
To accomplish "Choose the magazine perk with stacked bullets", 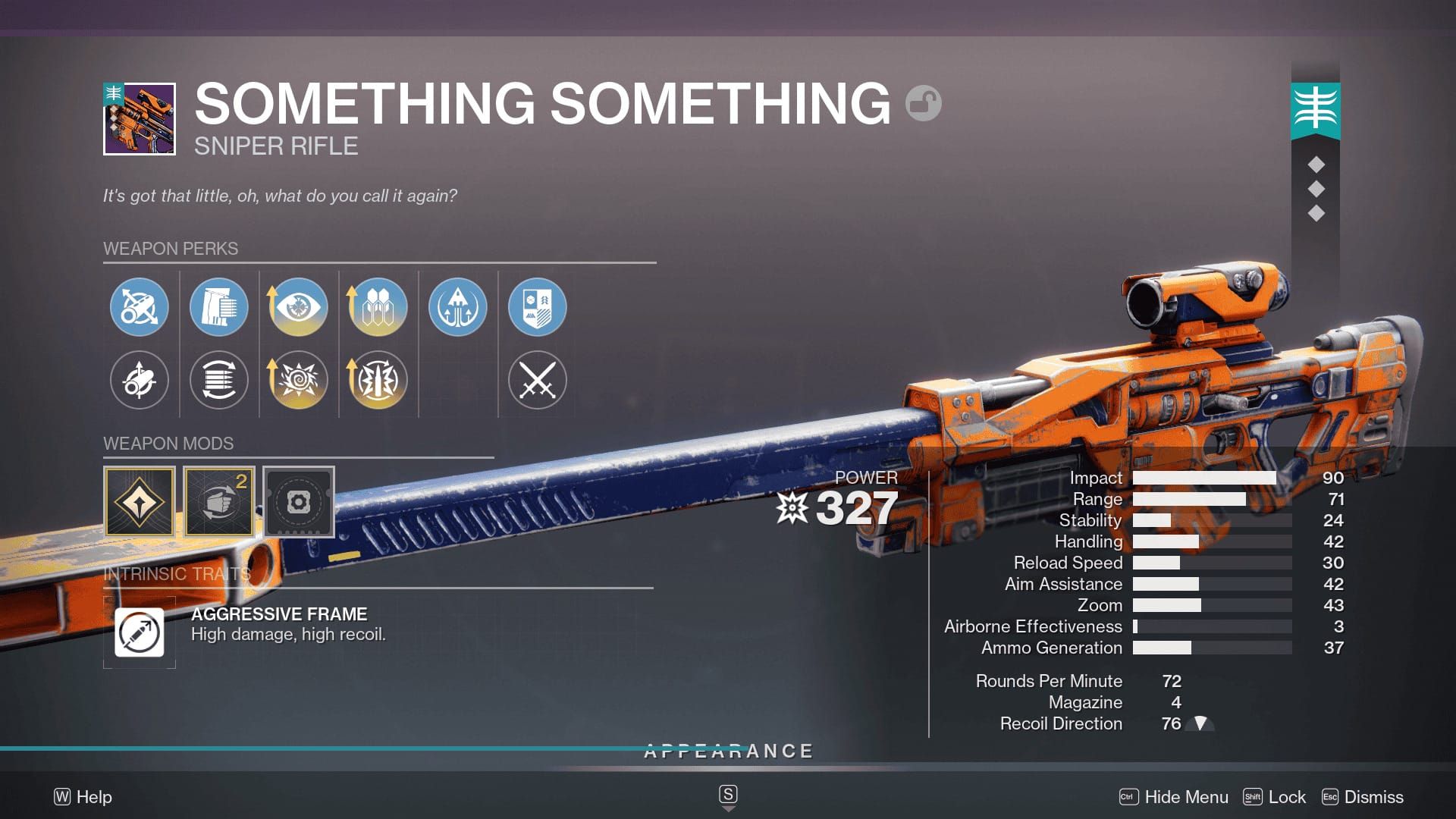I will click(x=218, y=307).
